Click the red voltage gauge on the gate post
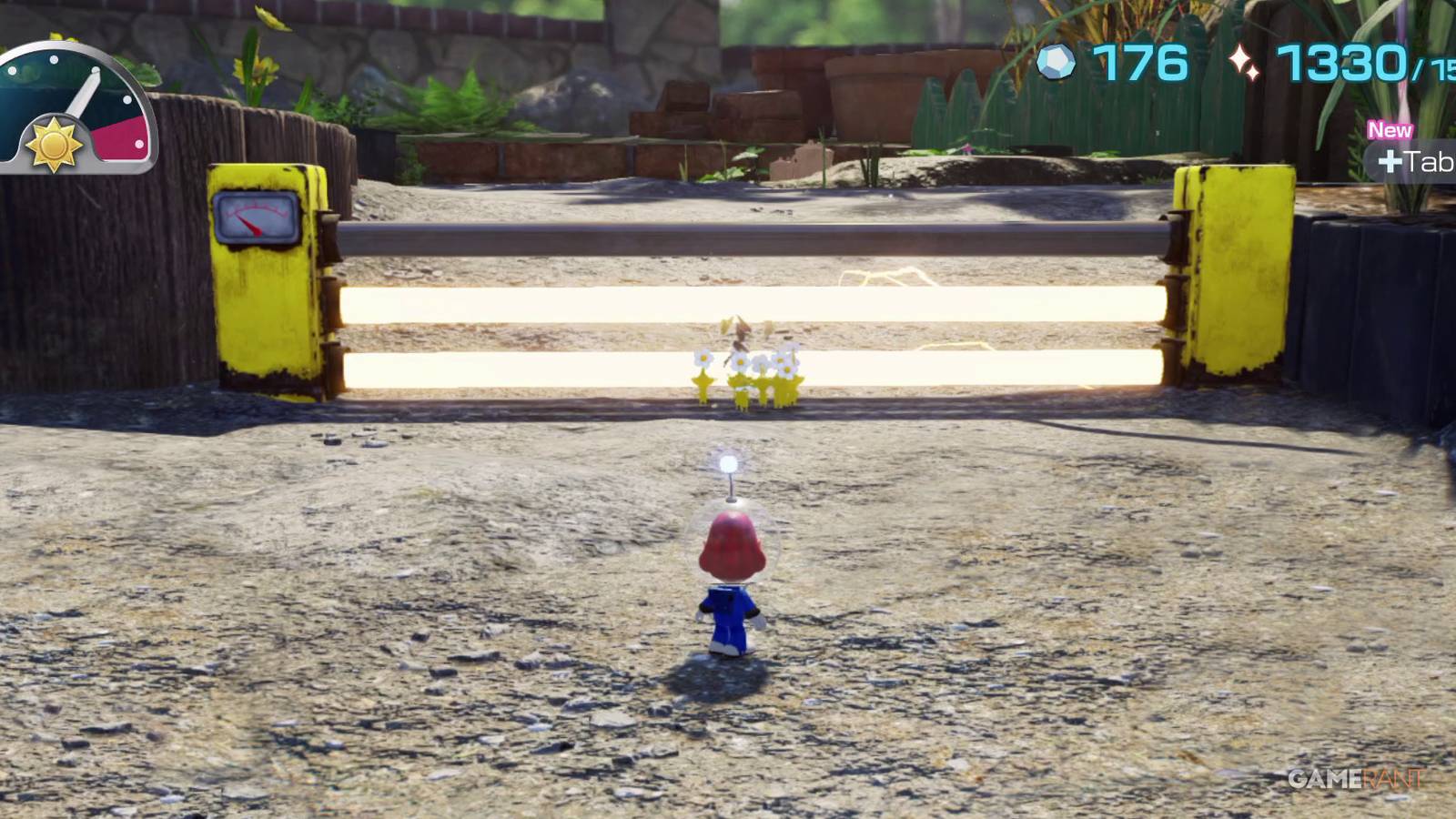Screen dimensions: 1456x819 point(256,215)
